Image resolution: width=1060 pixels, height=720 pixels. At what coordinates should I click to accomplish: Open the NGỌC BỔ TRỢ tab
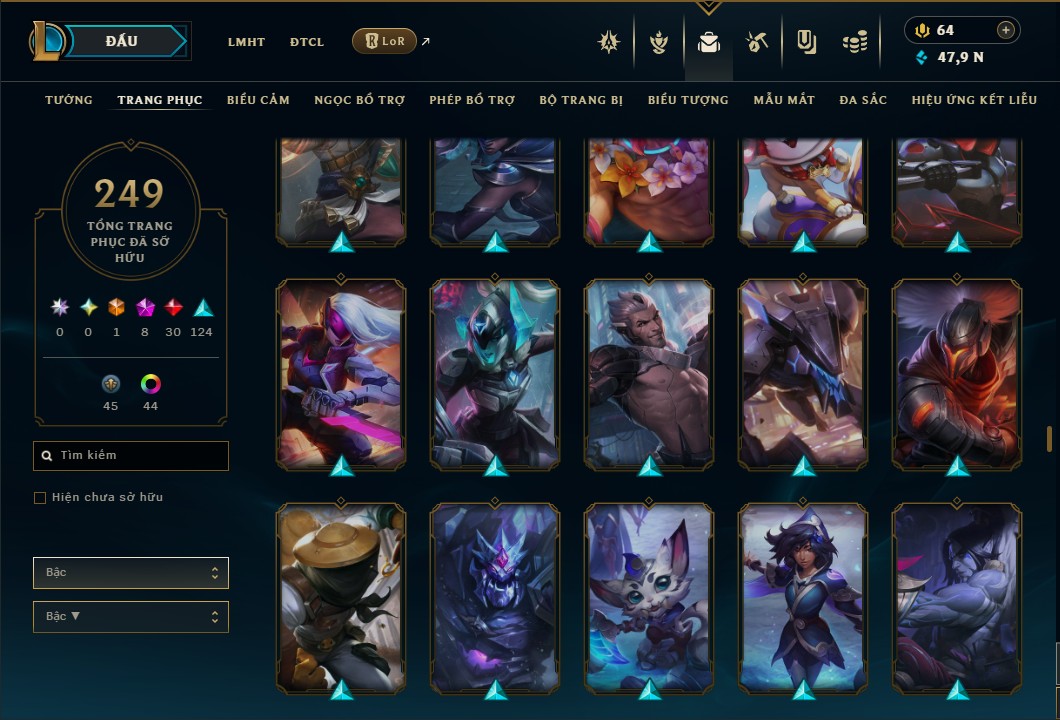click(359, 100)
